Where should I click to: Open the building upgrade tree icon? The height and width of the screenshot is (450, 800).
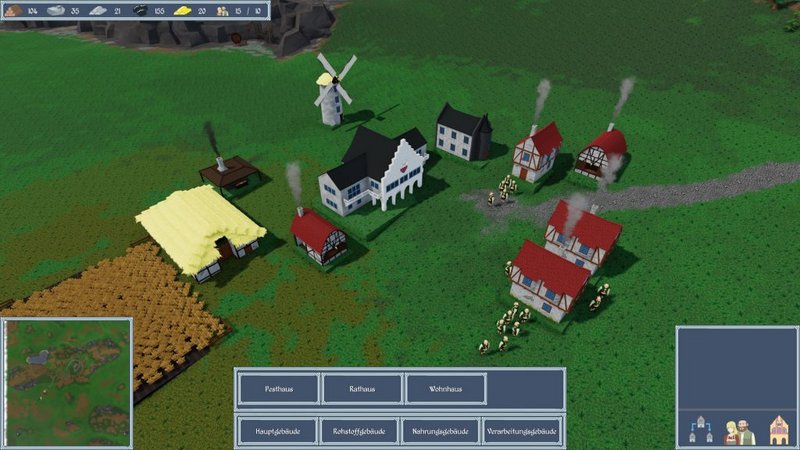700,431
